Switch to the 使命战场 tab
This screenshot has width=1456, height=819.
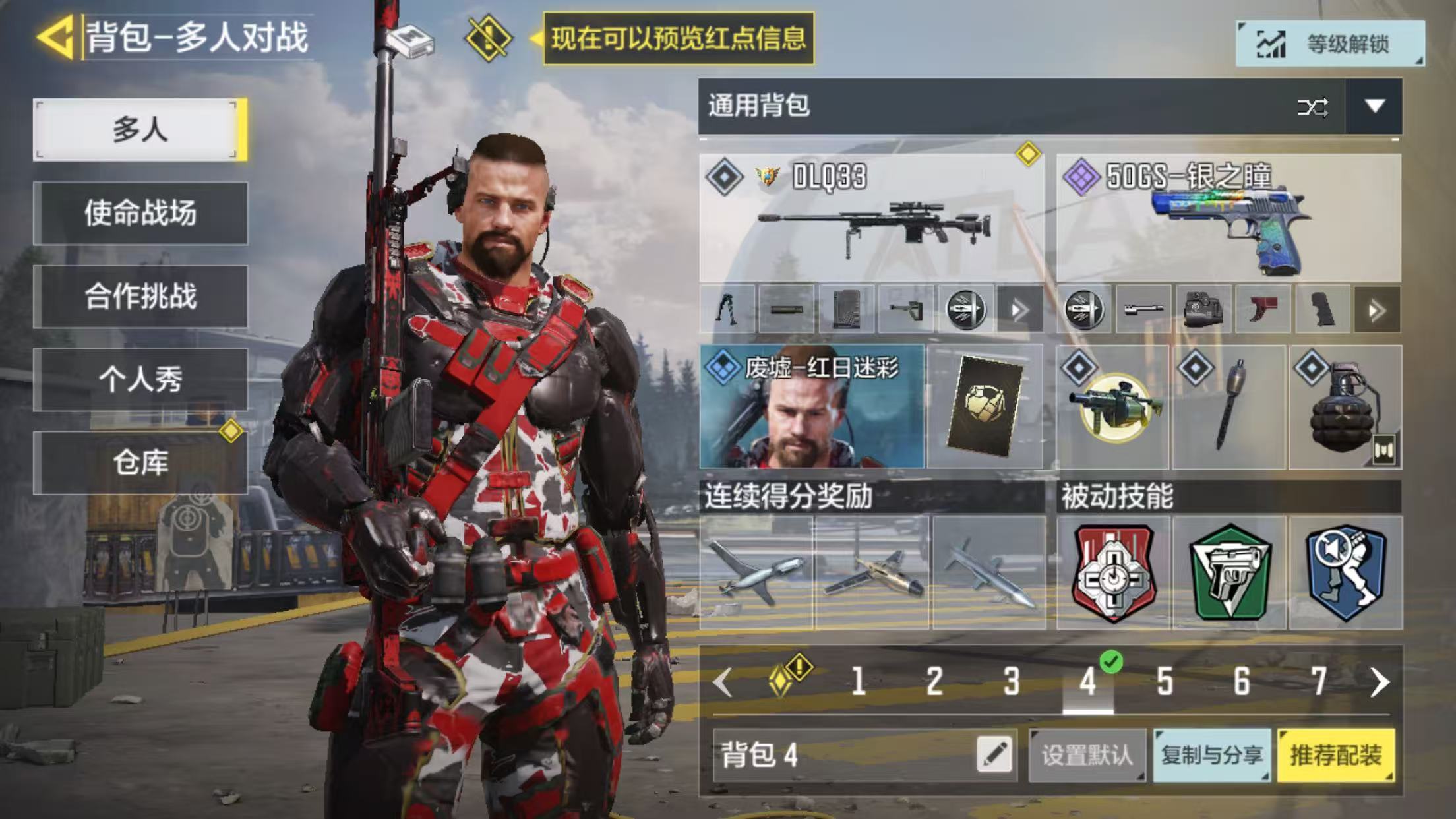(140, 213)
